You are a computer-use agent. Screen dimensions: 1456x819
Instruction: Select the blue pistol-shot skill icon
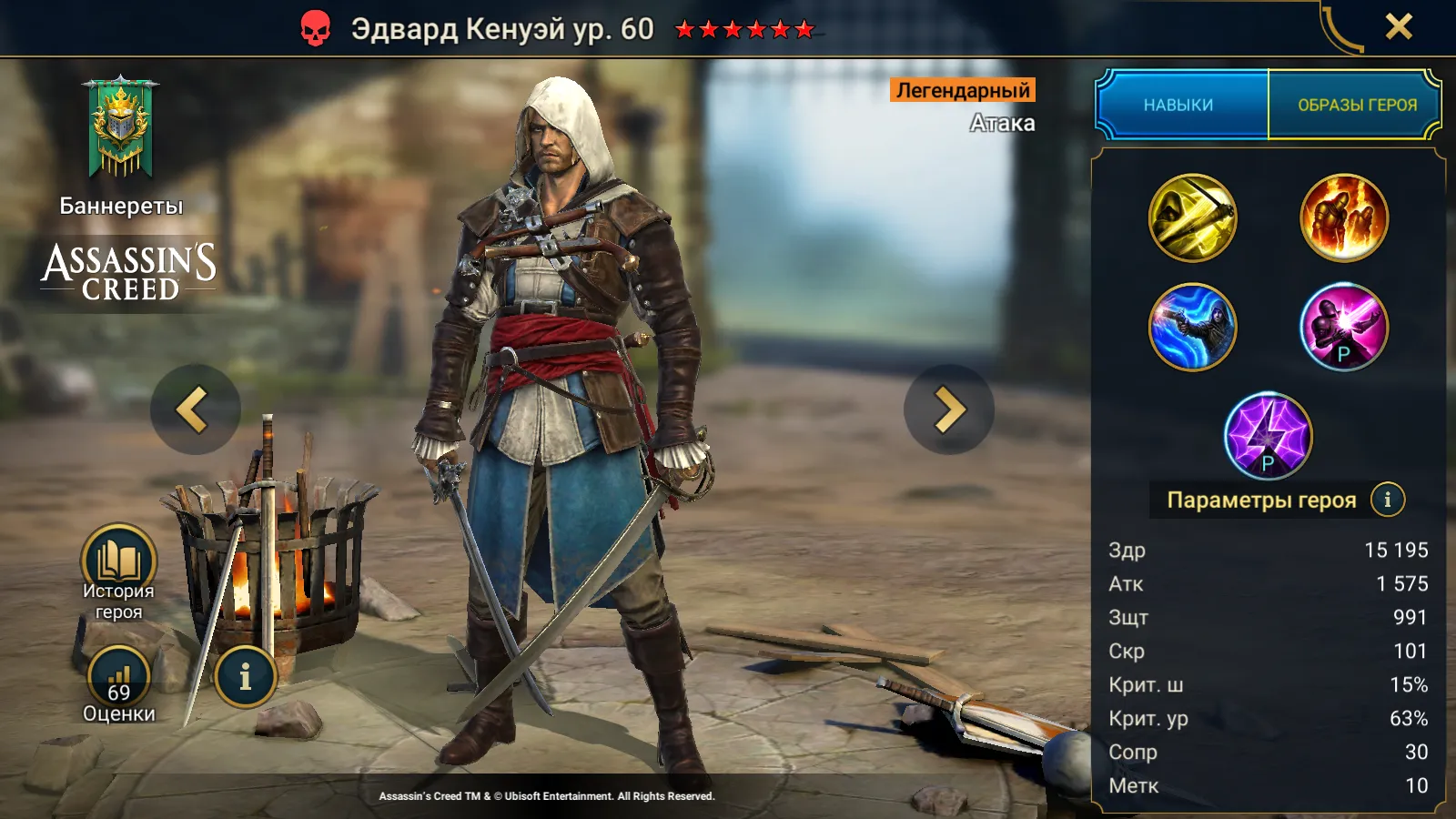click(x=1192, y=327)
